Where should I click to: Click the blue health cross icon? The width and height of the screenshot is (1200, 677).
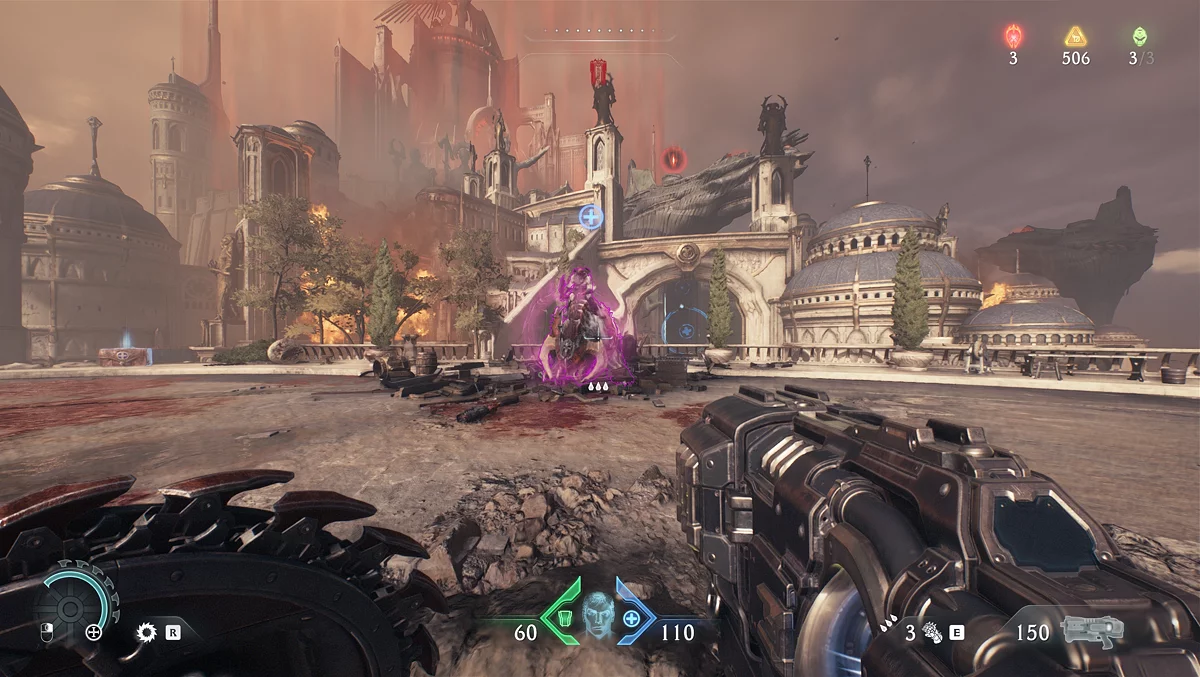coord(632,618)
